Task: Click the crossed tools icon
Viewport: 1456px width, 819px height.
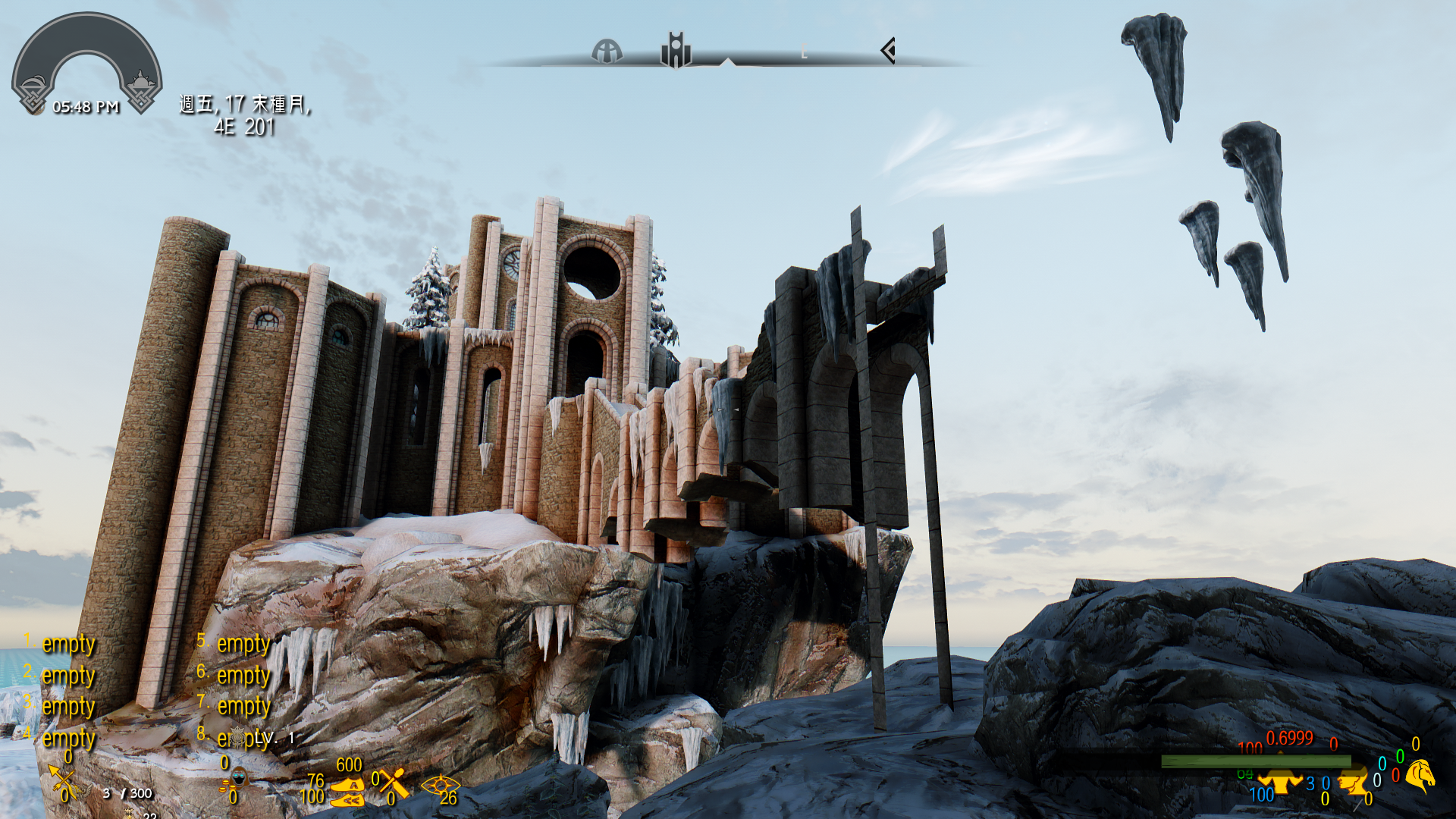Action: click(x=394, y=783)
